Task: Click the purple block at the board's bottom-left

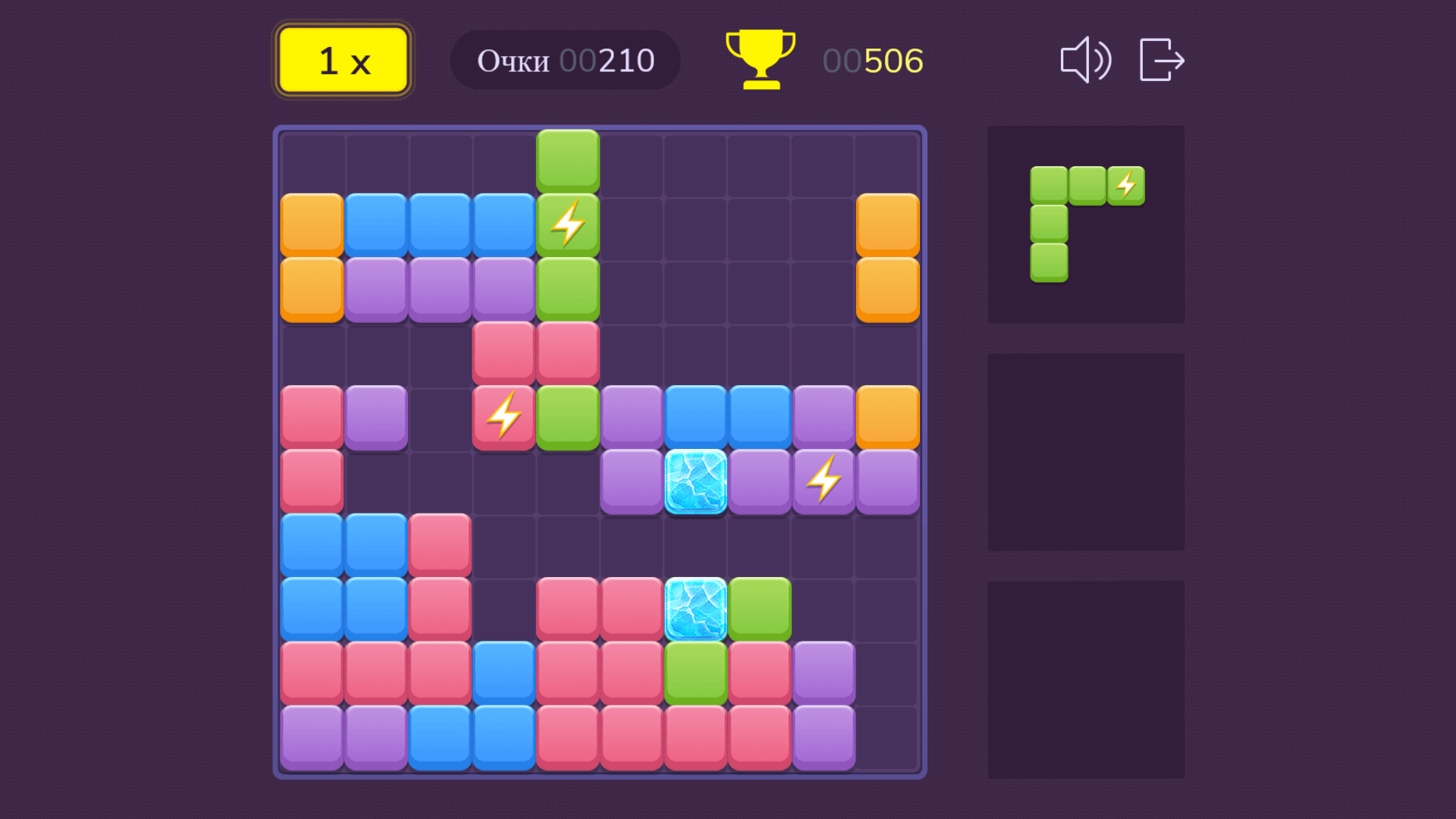Action: 311,738
